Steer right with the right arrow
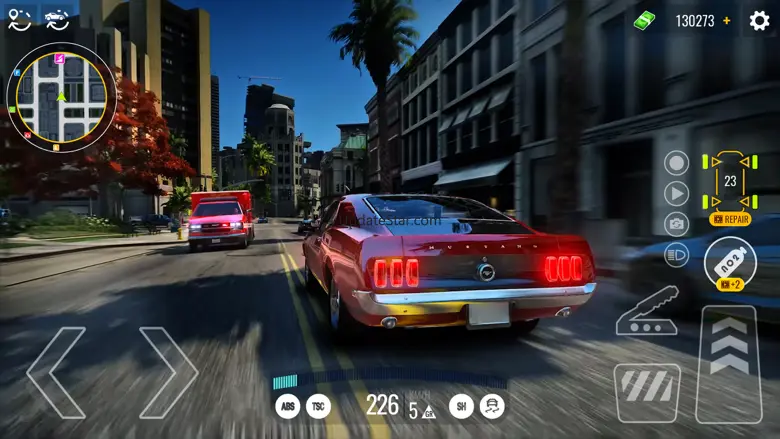 [168, 372]
